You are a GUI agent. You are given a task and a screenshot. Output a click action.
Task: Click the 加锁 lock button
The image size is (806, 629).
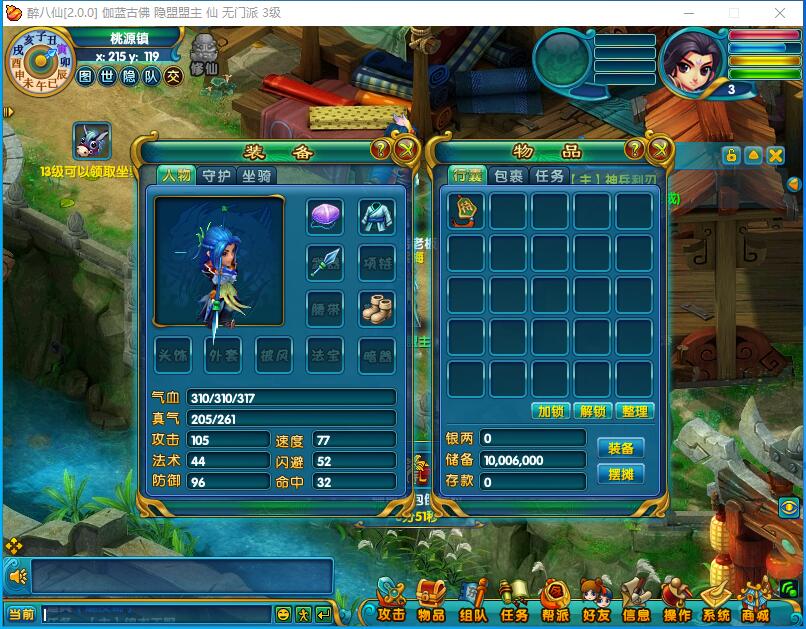tap(551, 411)
